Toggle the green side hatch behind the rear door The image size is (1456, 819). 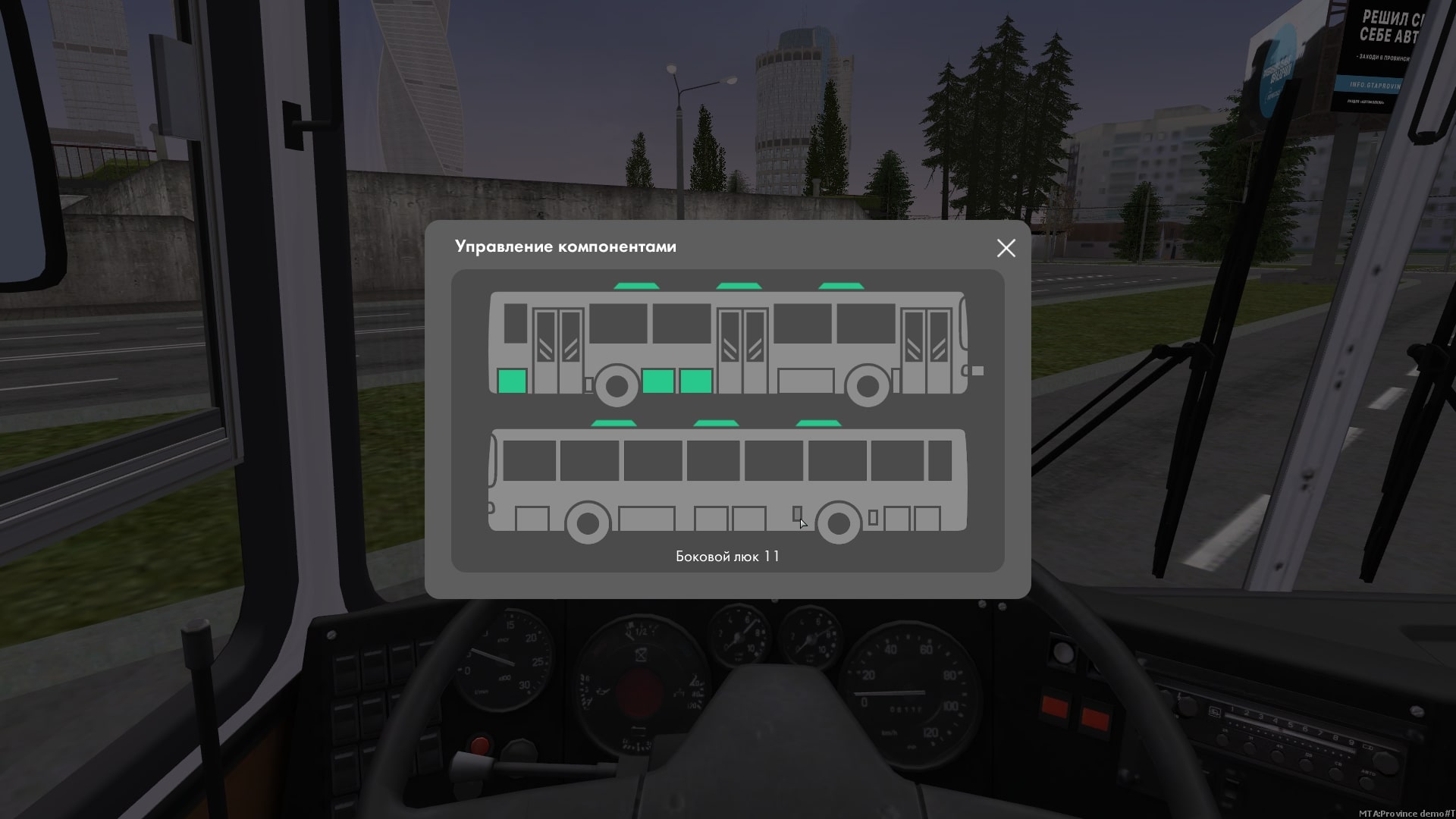coord(513,381)
